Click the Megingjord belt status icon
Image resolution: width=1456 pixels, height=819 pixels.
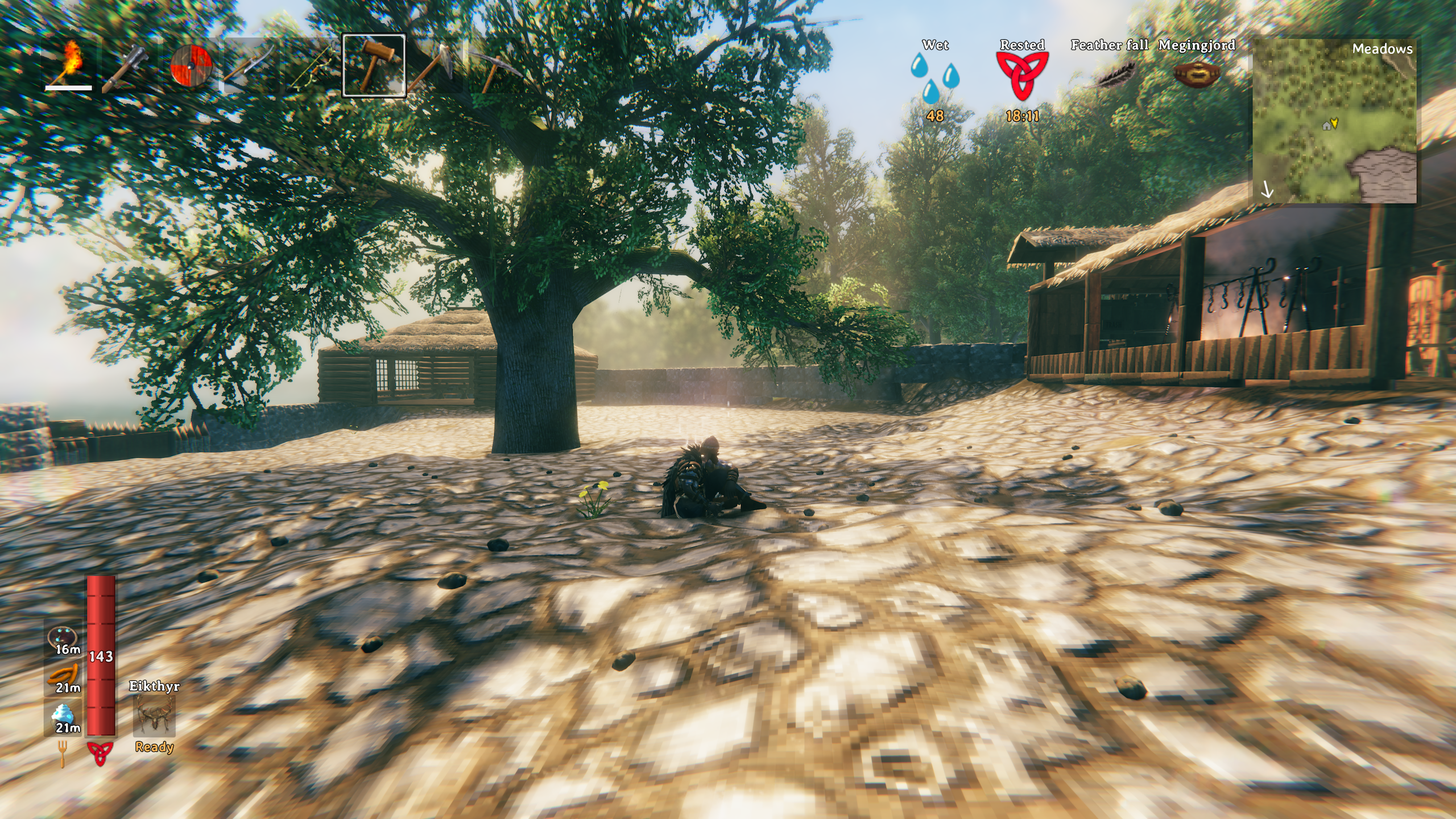(1197, 75)
